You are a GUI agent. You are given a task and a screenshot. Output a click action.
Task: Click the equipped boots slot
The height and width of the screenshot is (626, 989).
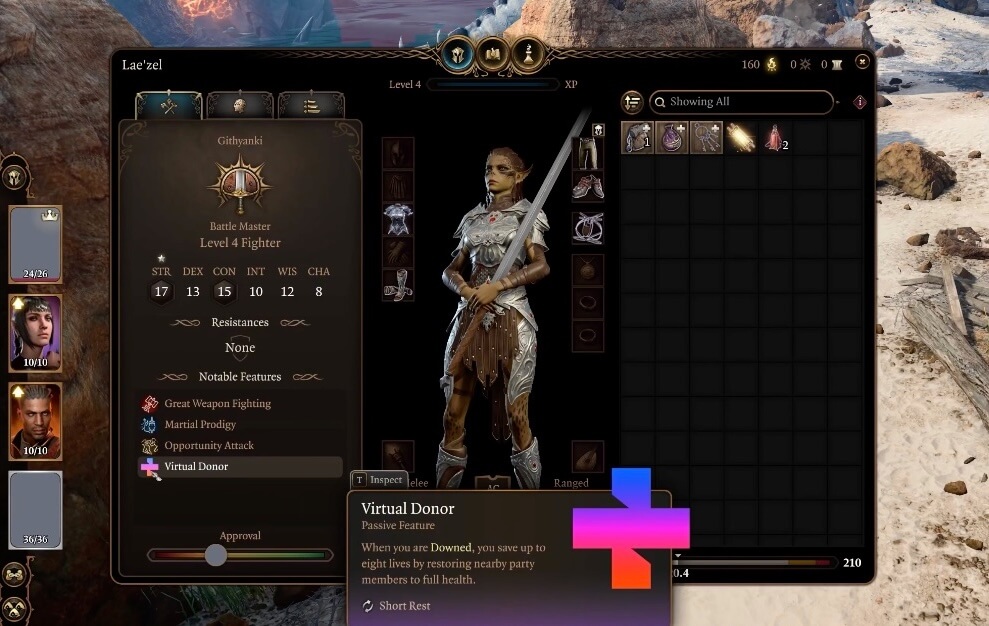pos(398,285)
